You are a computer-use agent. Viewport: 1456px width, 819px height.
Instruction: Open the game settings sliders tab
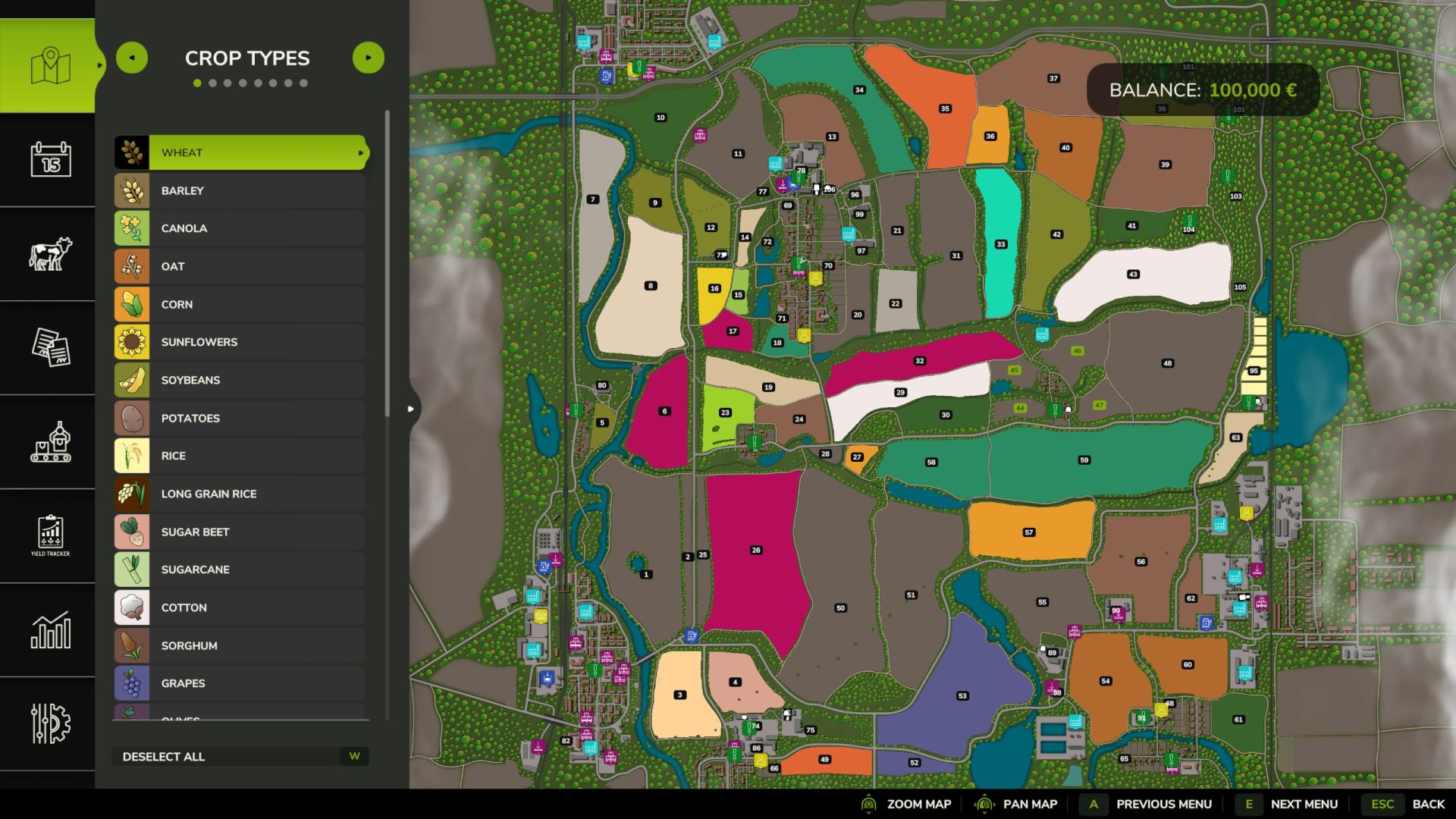pyautogui.click(x=50, y=723)
